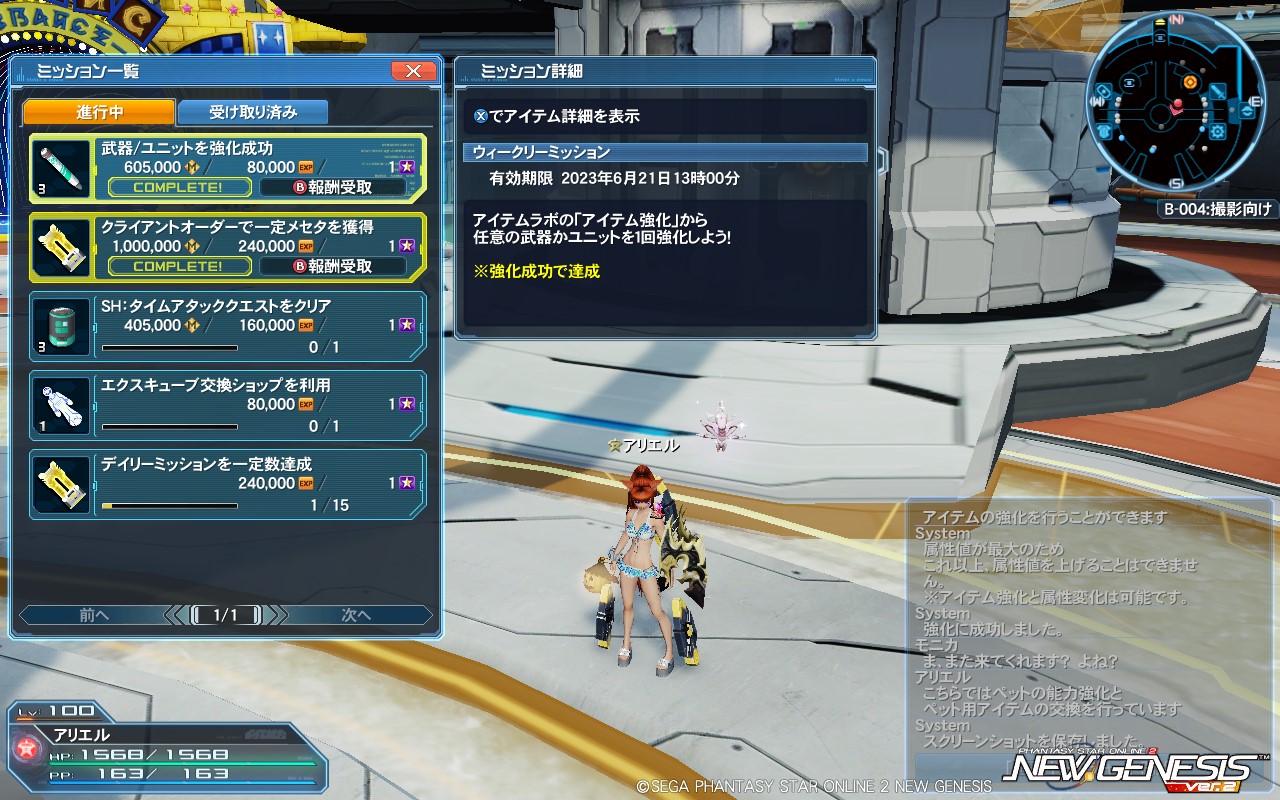Viewport: 1280px width, 800px height.
Task: Select the grinder icon on the weapon enhancement mission
Action: click(x=60, y=165)
